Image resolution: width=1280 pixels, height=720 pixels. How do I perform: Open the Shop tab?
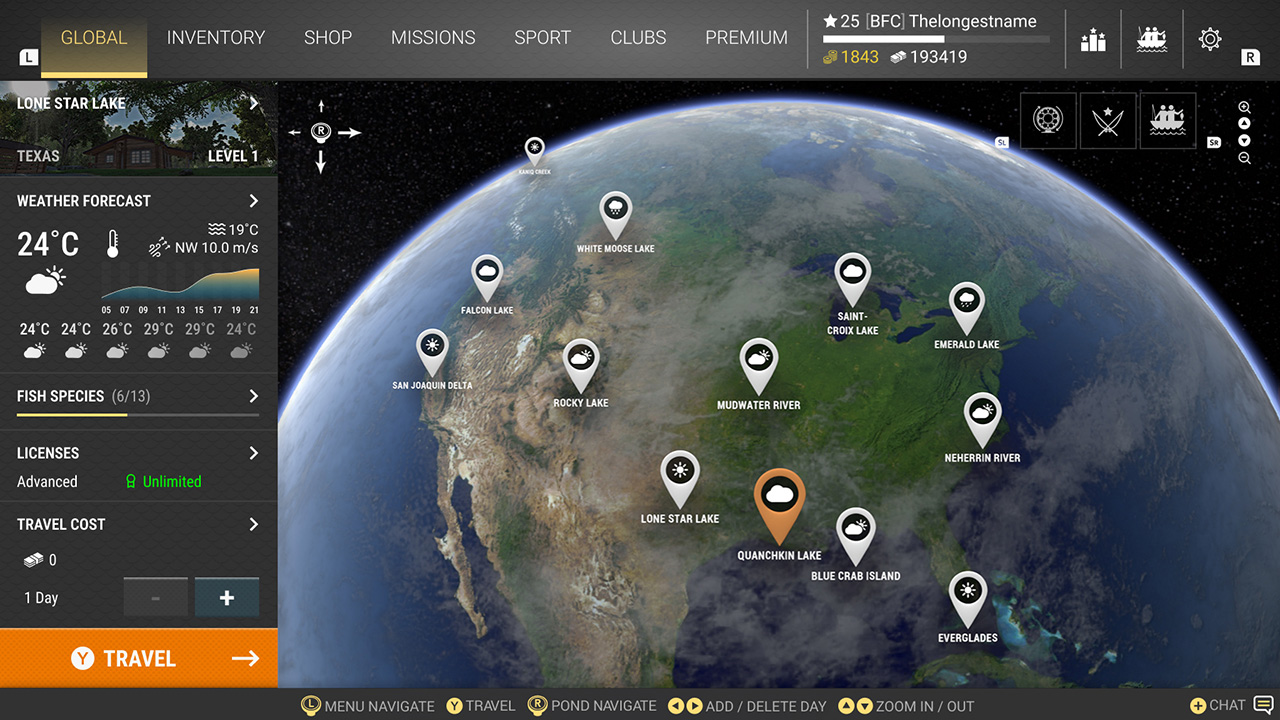click(328, 38)
